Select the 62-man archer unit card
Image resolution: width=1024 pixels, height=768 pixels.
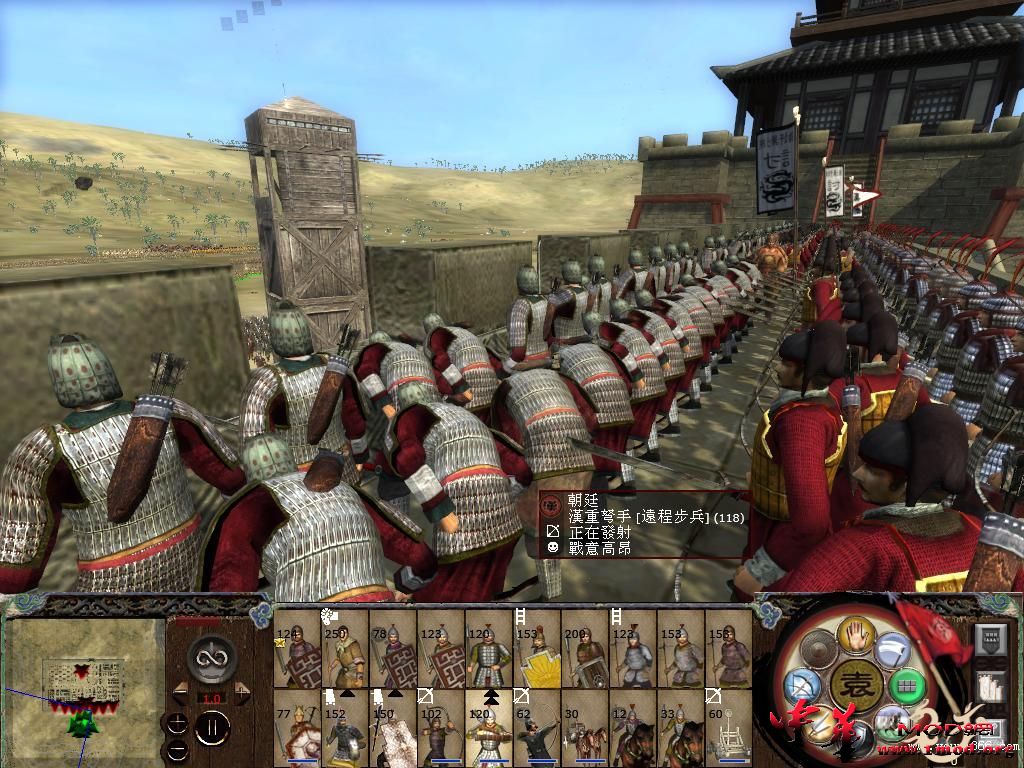point(537,727)
